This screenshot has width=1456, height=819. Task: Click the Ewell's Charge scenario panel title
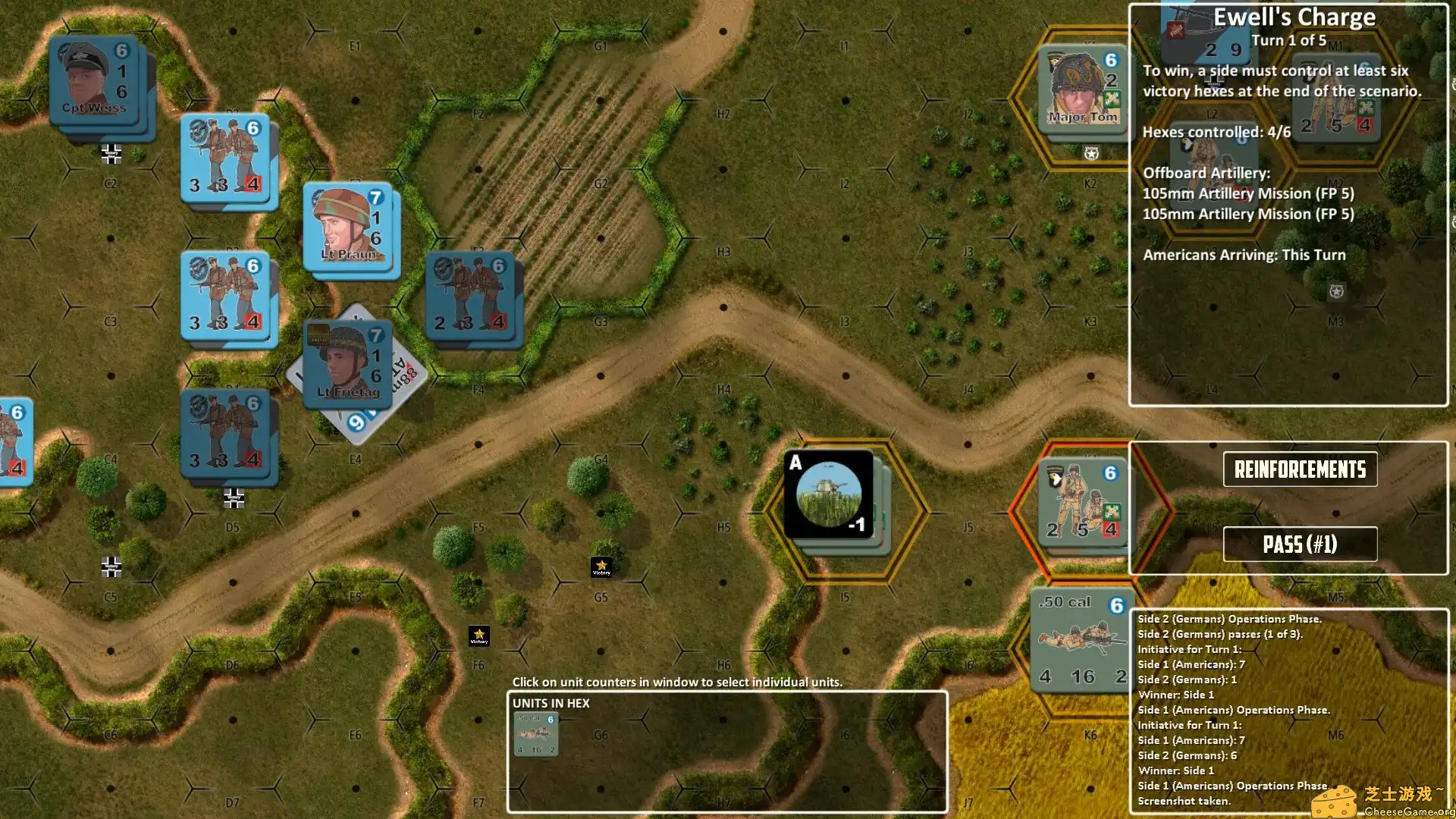[1296, 17]
